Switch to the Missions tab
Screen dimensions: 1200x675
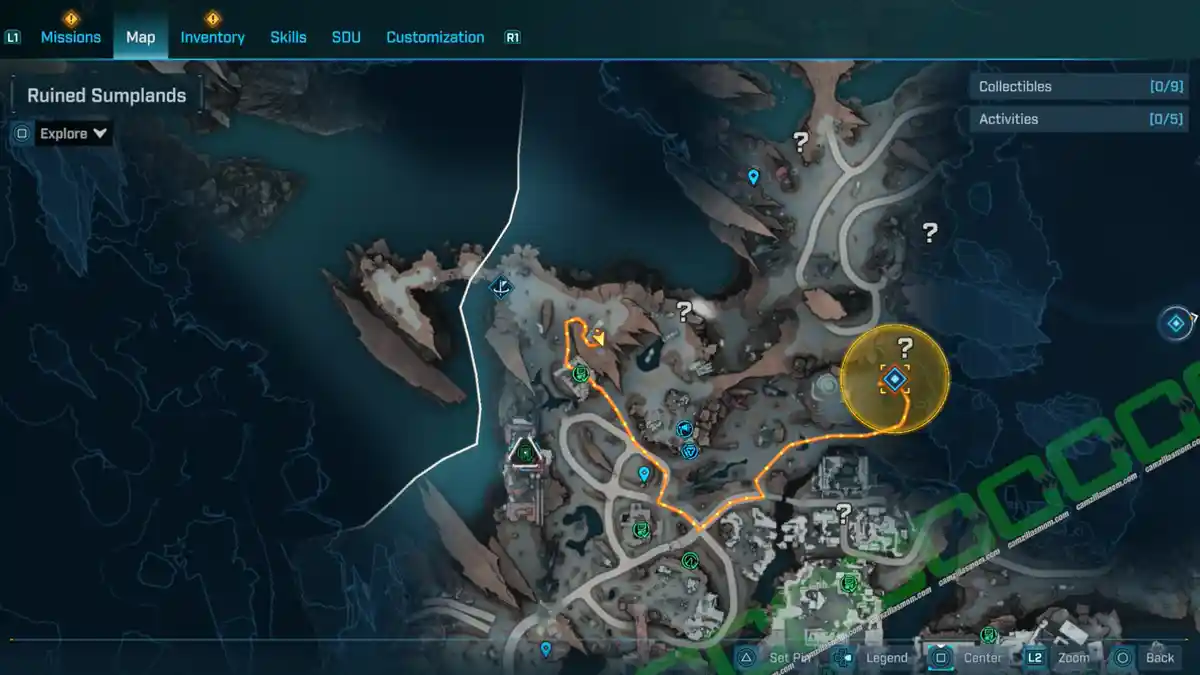click(x=70, y=37)
